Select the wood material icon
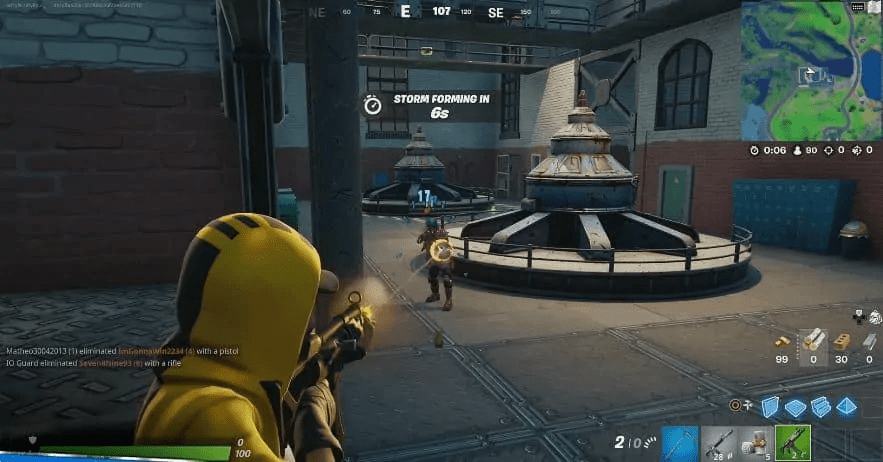The image size is (883, 462). 812,342
